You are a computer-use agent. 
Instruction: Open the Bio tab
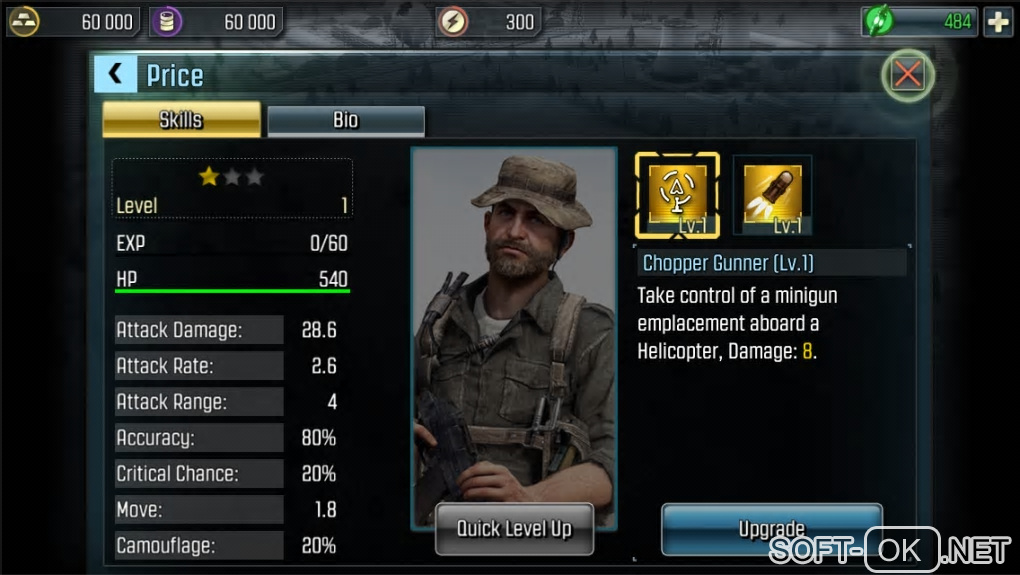click(346, 120)
